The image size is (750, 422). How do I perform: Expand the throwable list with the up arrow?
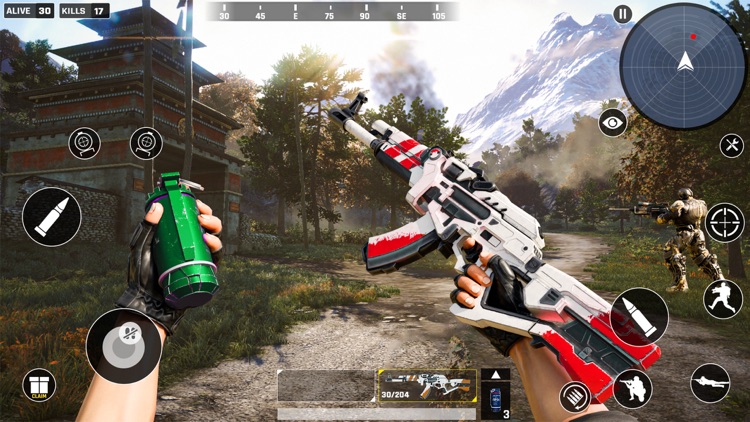click(495, 375)
